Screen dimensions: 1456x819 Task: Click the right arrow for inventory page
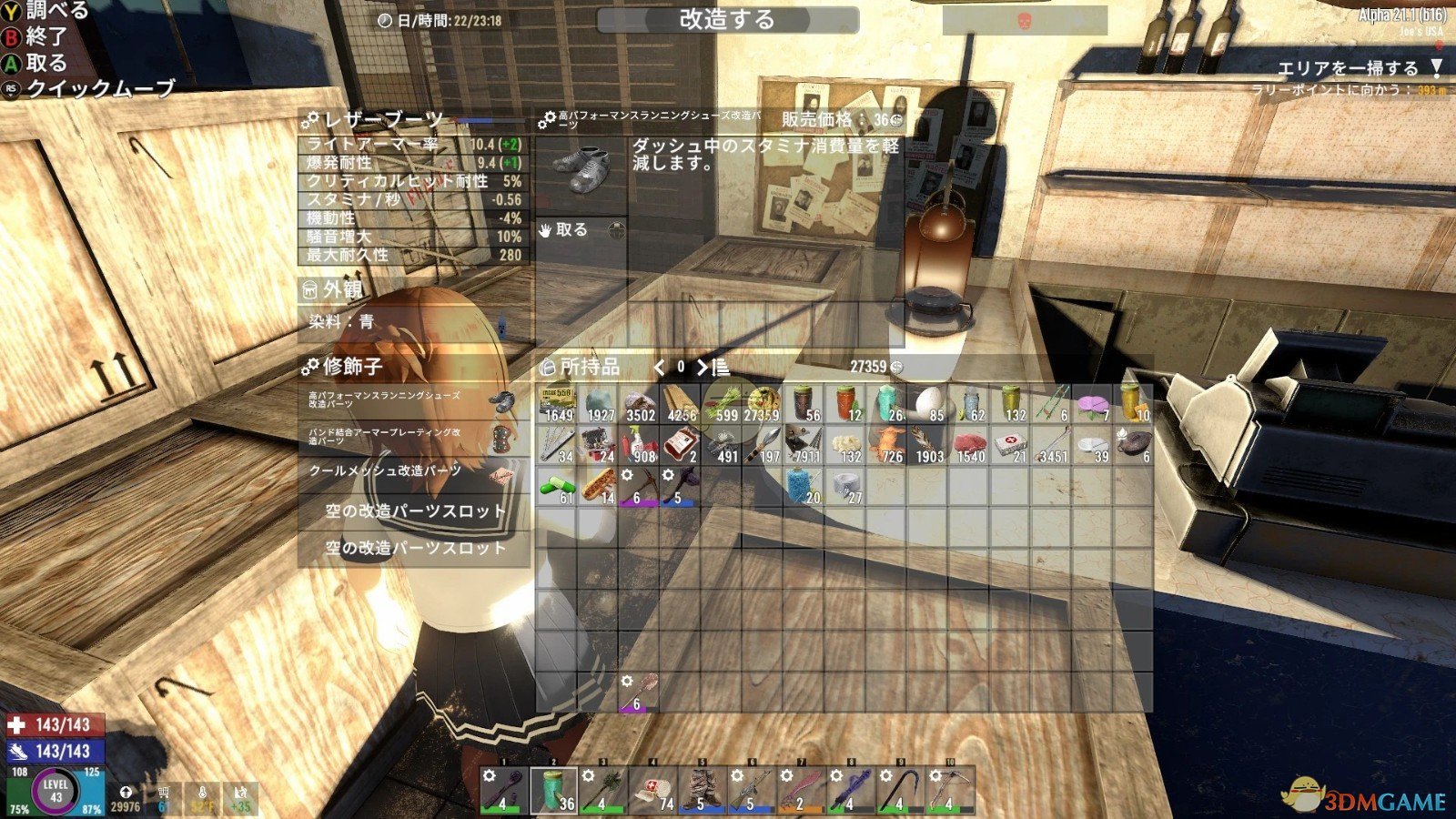click(x=700, y=368)
